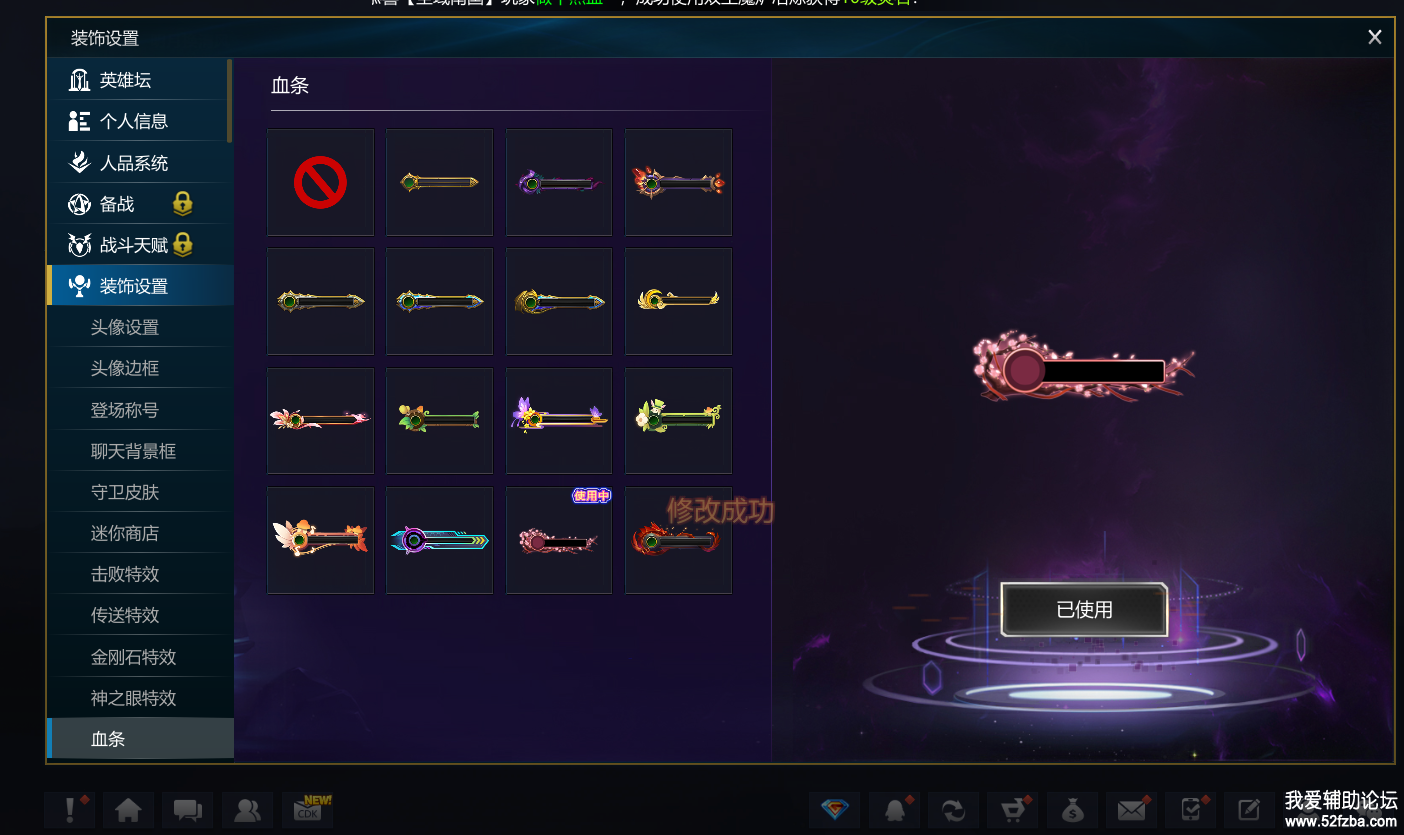Open the 头像设置 sub-menu
The width and height of the screenshot is (1404, 835).
point(125,327)
